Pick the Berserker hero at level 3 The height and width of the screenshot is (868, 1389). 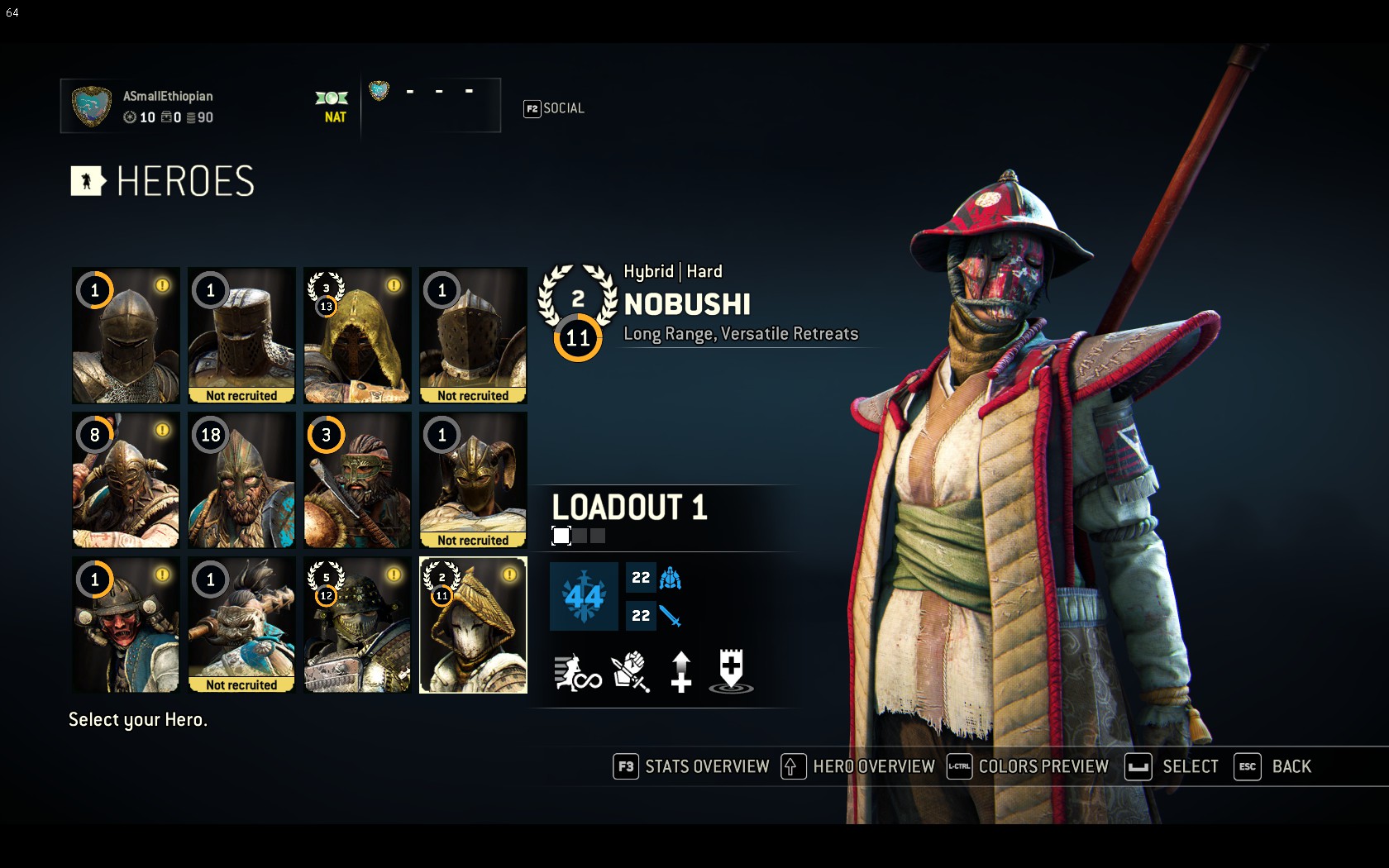point(357,479)
